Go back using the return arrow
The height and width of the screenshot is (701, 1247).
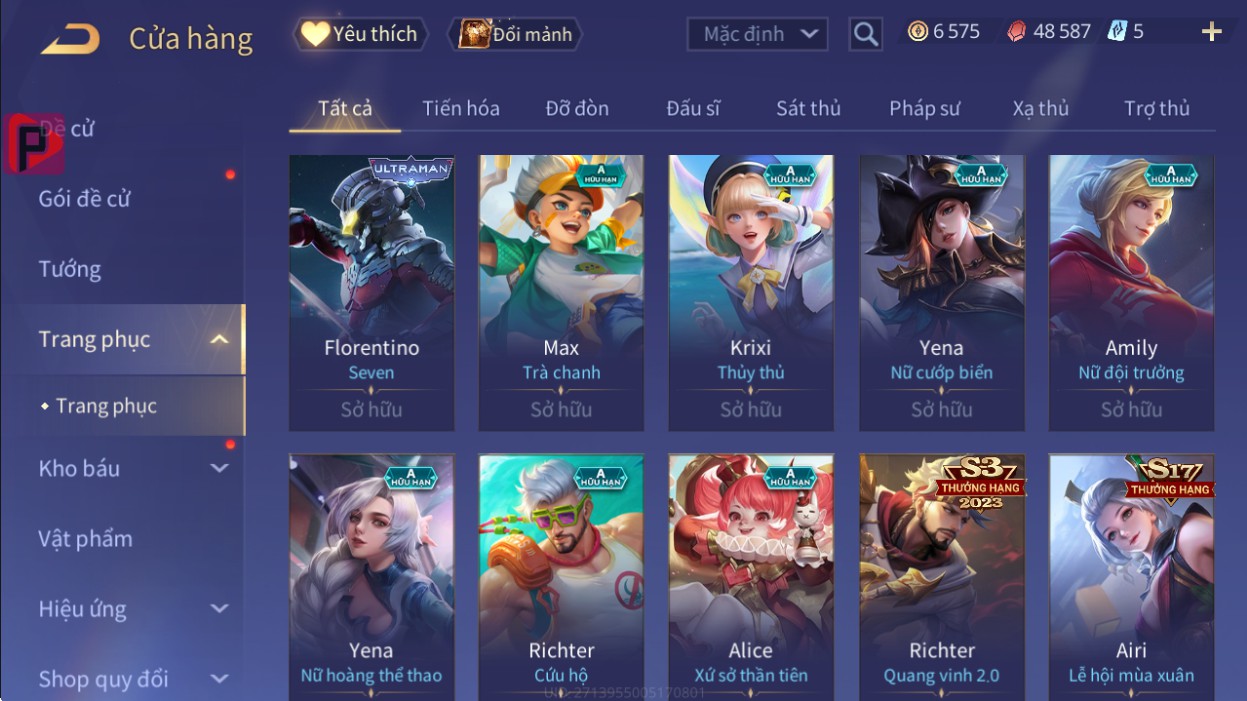coord(70,38)
